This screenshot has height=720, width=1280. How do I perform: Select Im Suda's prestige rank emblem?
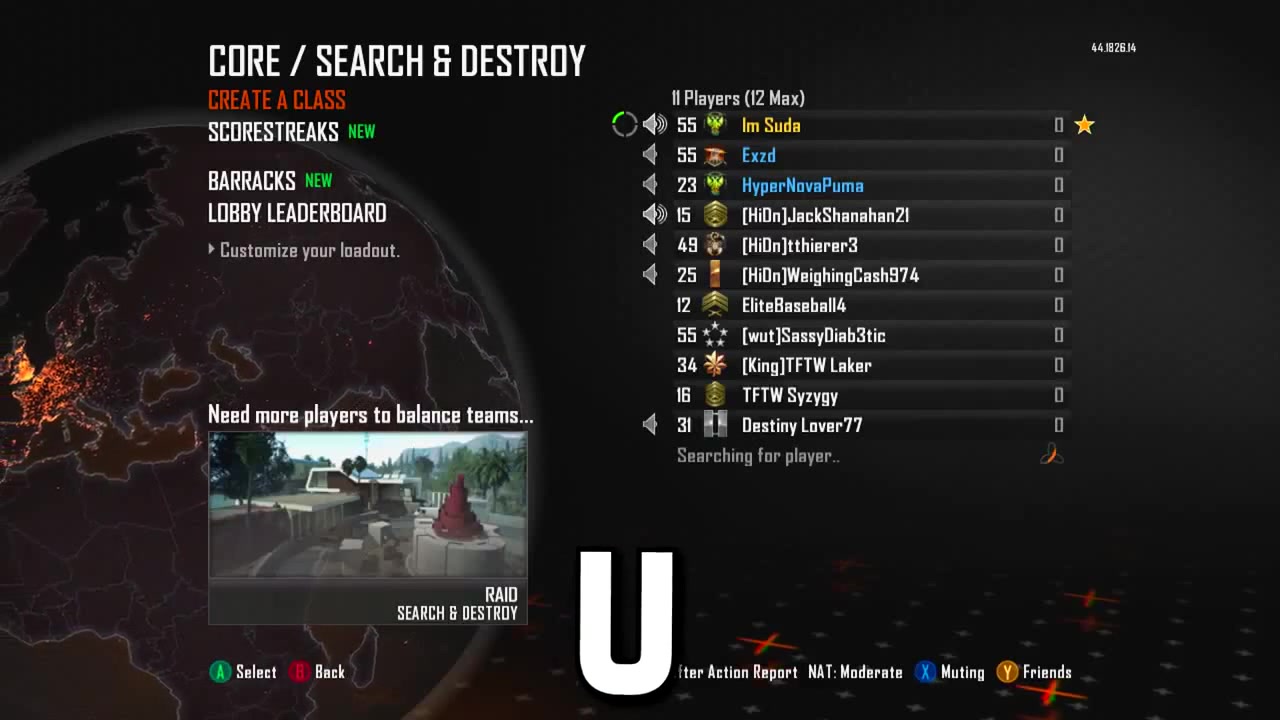click(x=715, y=125)
